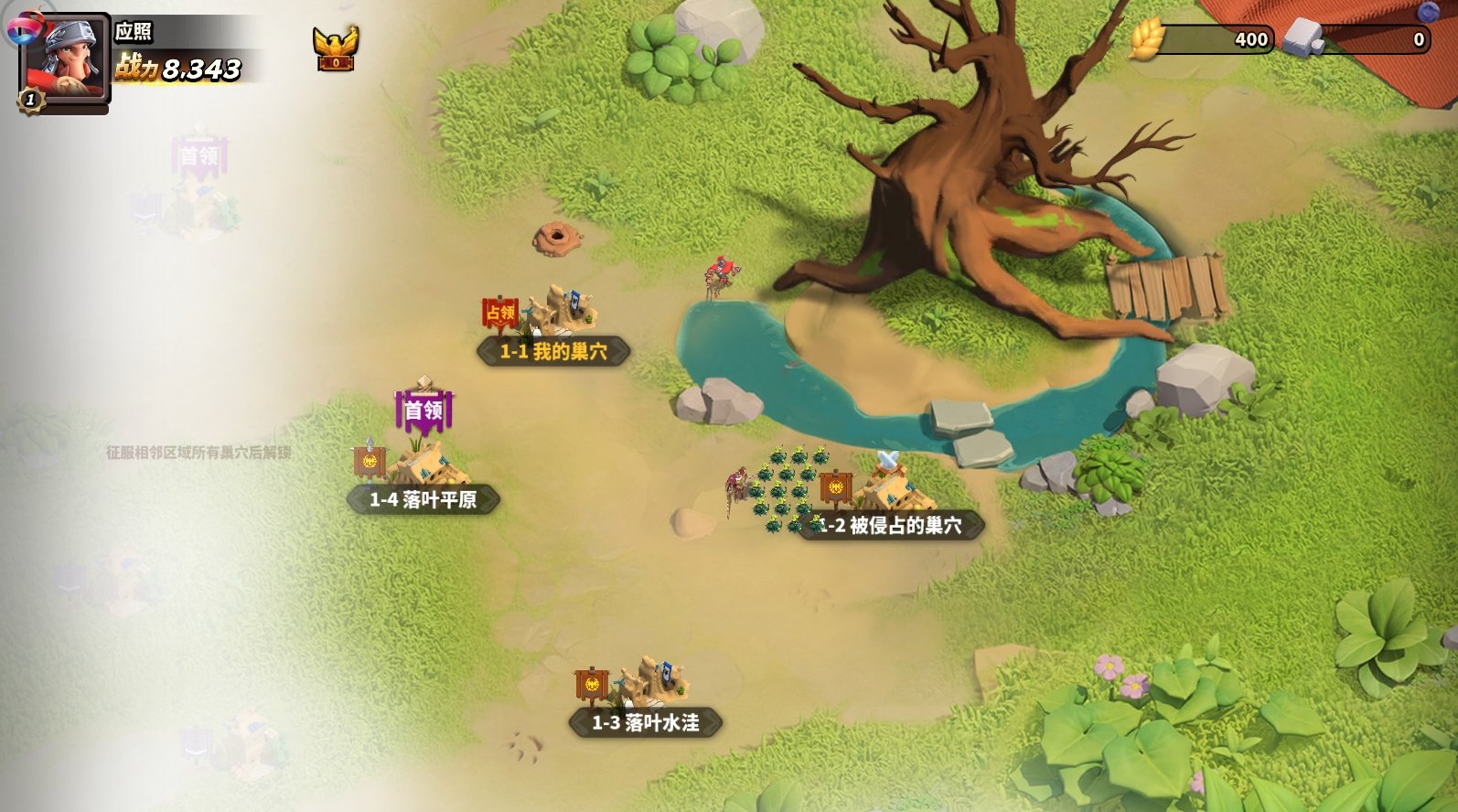Image resolution: width=1458 pixels, height=812 pixels.
Task: Tap the purple 首领 boss banner
Action: click(423, 411)
